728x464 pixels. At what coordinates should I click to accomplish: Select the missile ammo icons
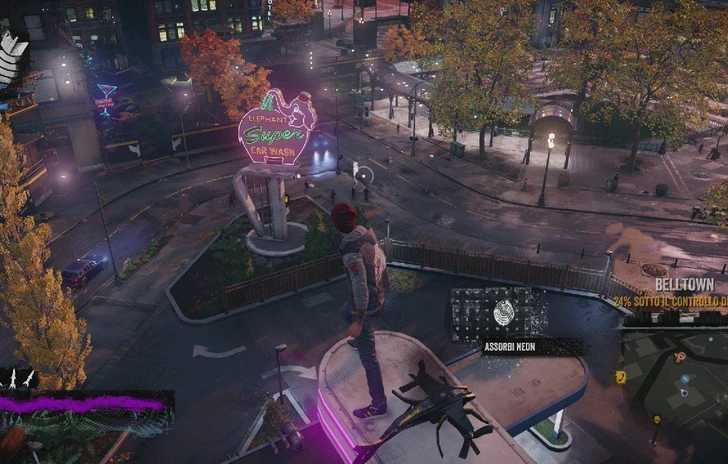click(x=20, y=377)
